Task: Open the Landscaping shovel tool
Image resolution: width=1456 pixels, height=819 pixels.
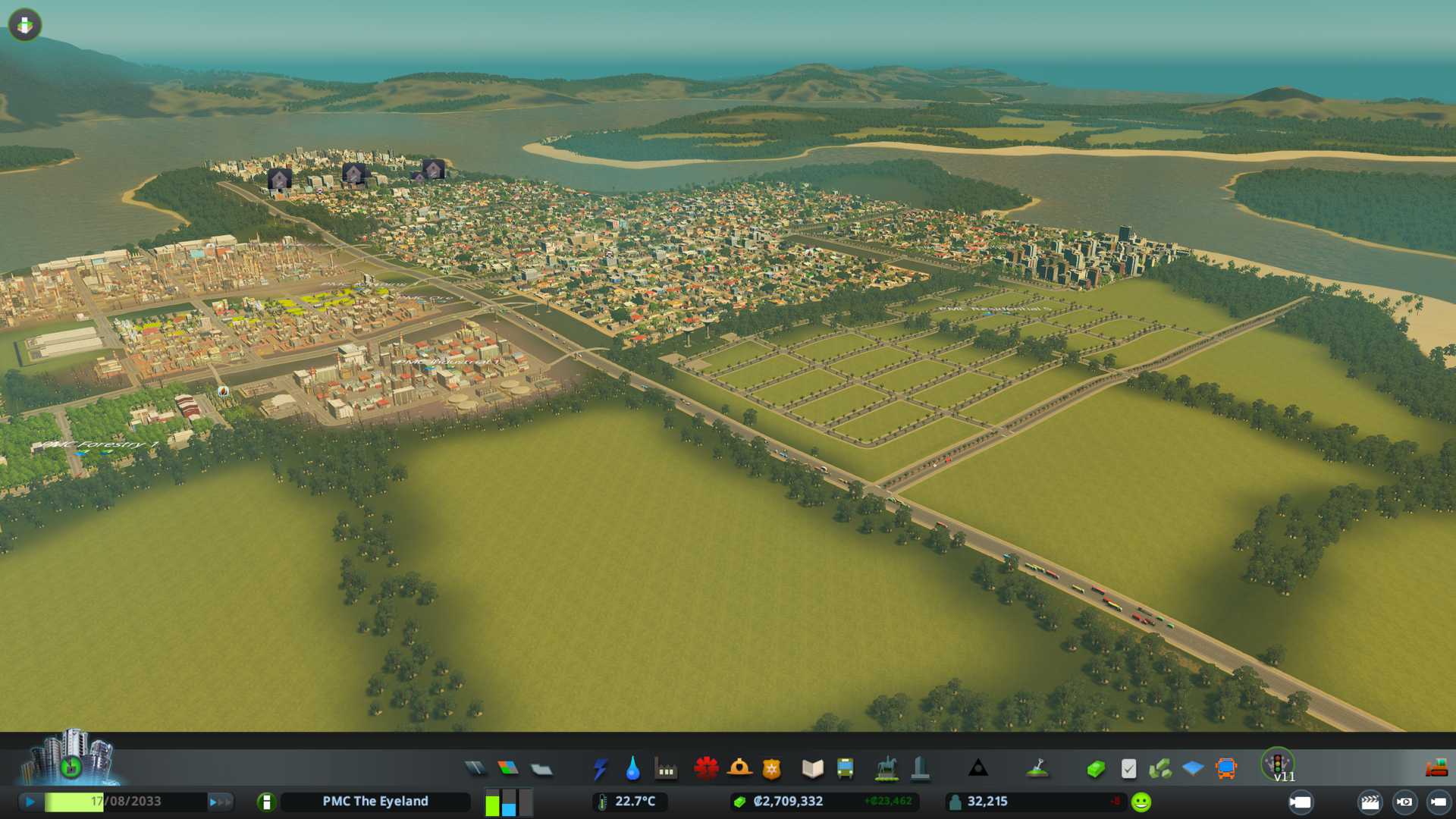Action: 1037,769
